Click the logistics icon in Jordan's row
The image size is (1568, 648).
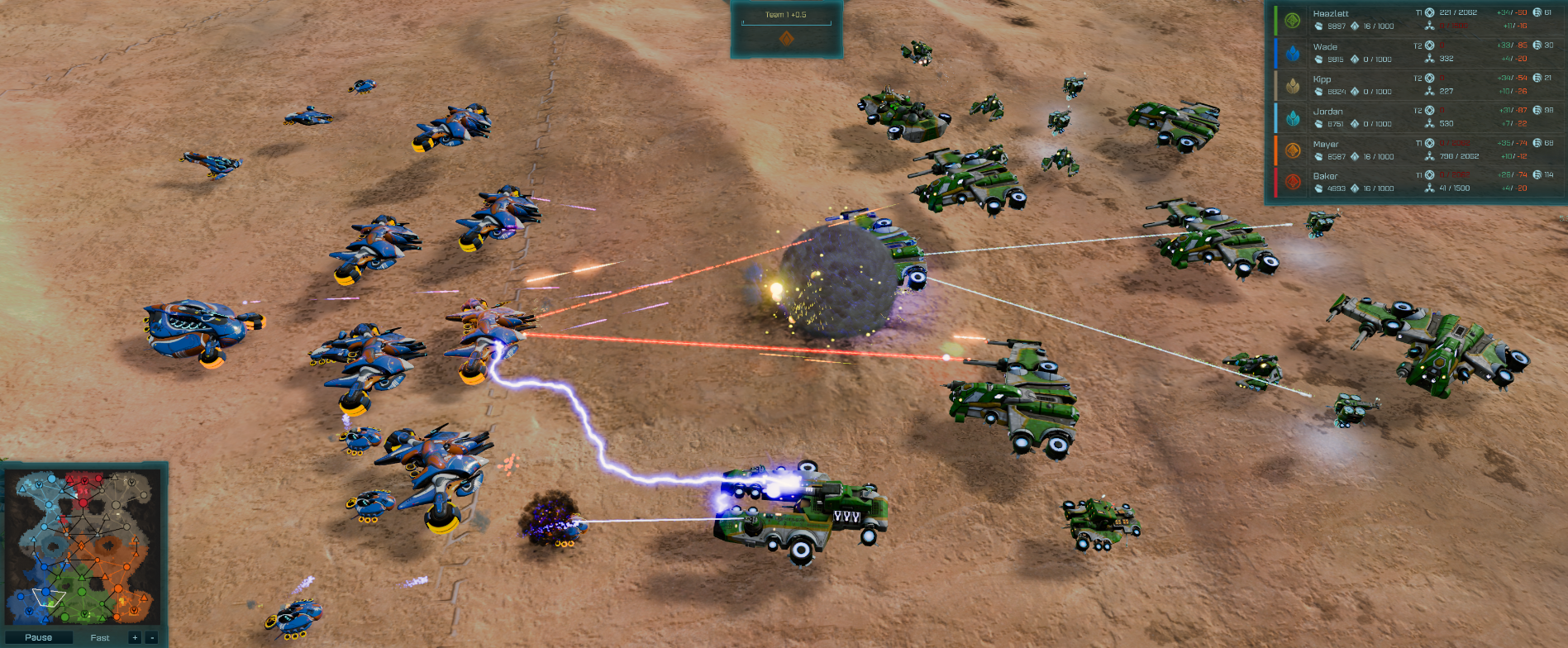(x=1429, y=124)
